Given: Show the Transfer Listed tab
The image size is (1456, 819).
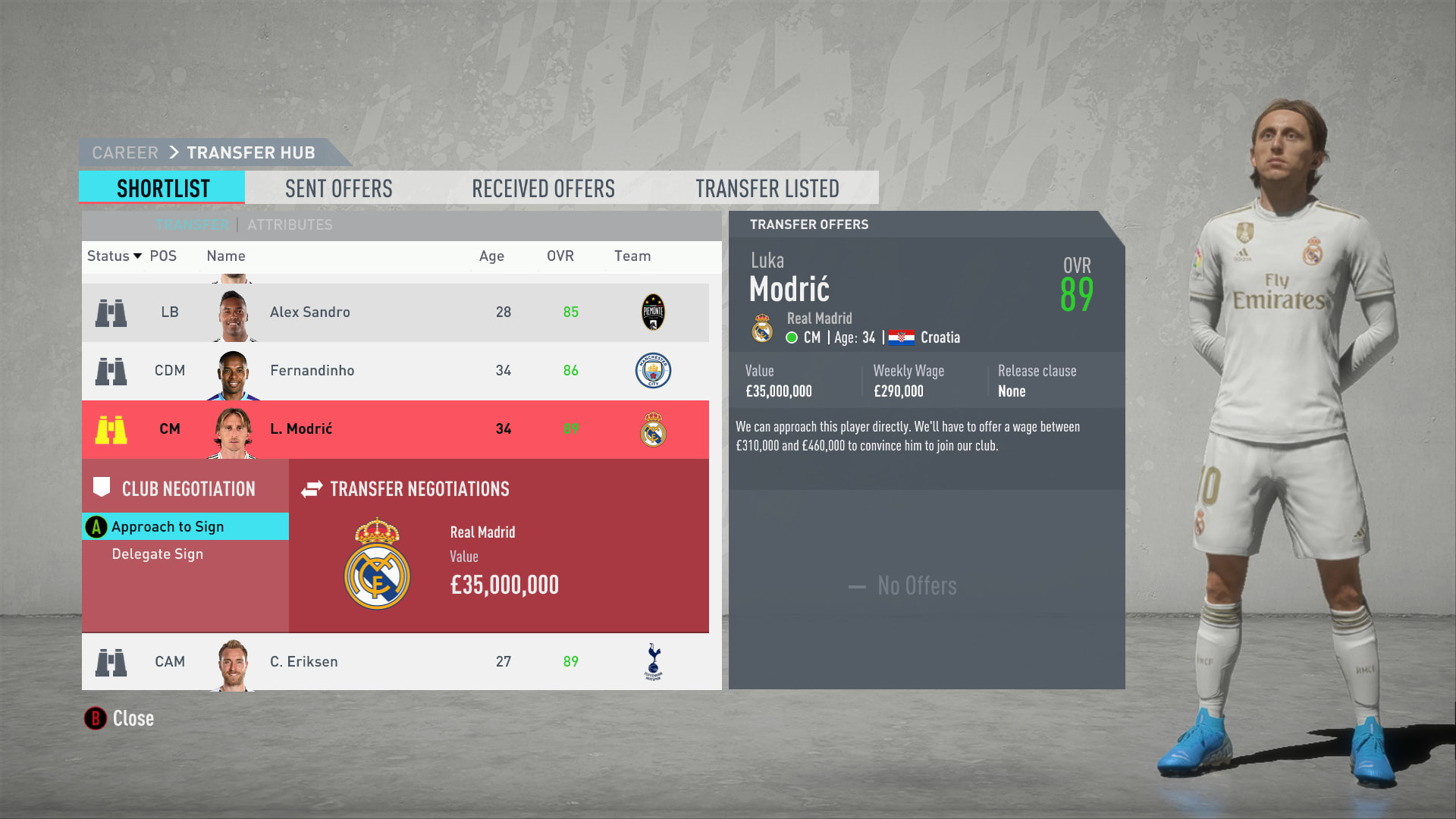Looking at the screenshot, I should tap(767, 188).
